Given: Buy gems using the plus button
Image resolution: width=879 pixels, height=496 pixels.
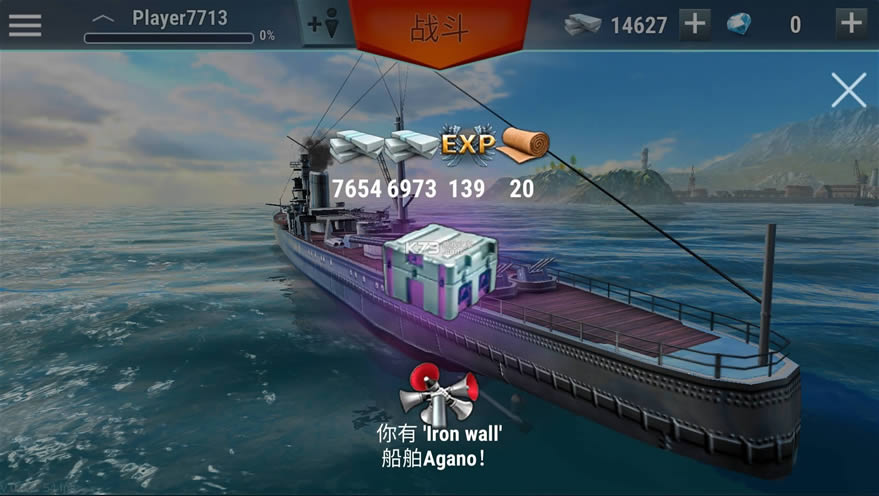Looking at the screenshot, I should (851, 24).
